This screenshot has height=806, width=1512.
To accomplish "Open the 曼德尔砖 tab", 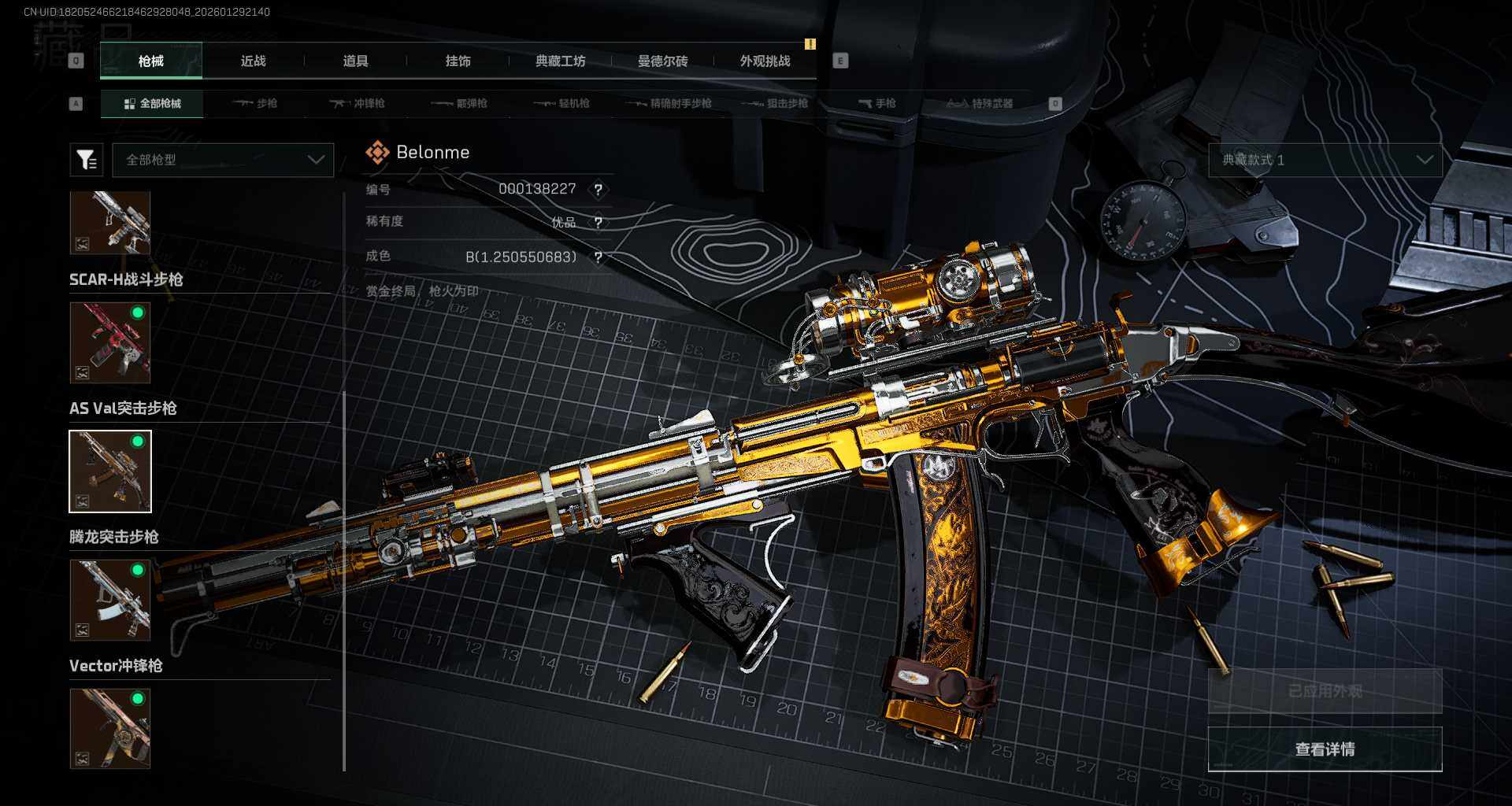I will pos(662,61).
